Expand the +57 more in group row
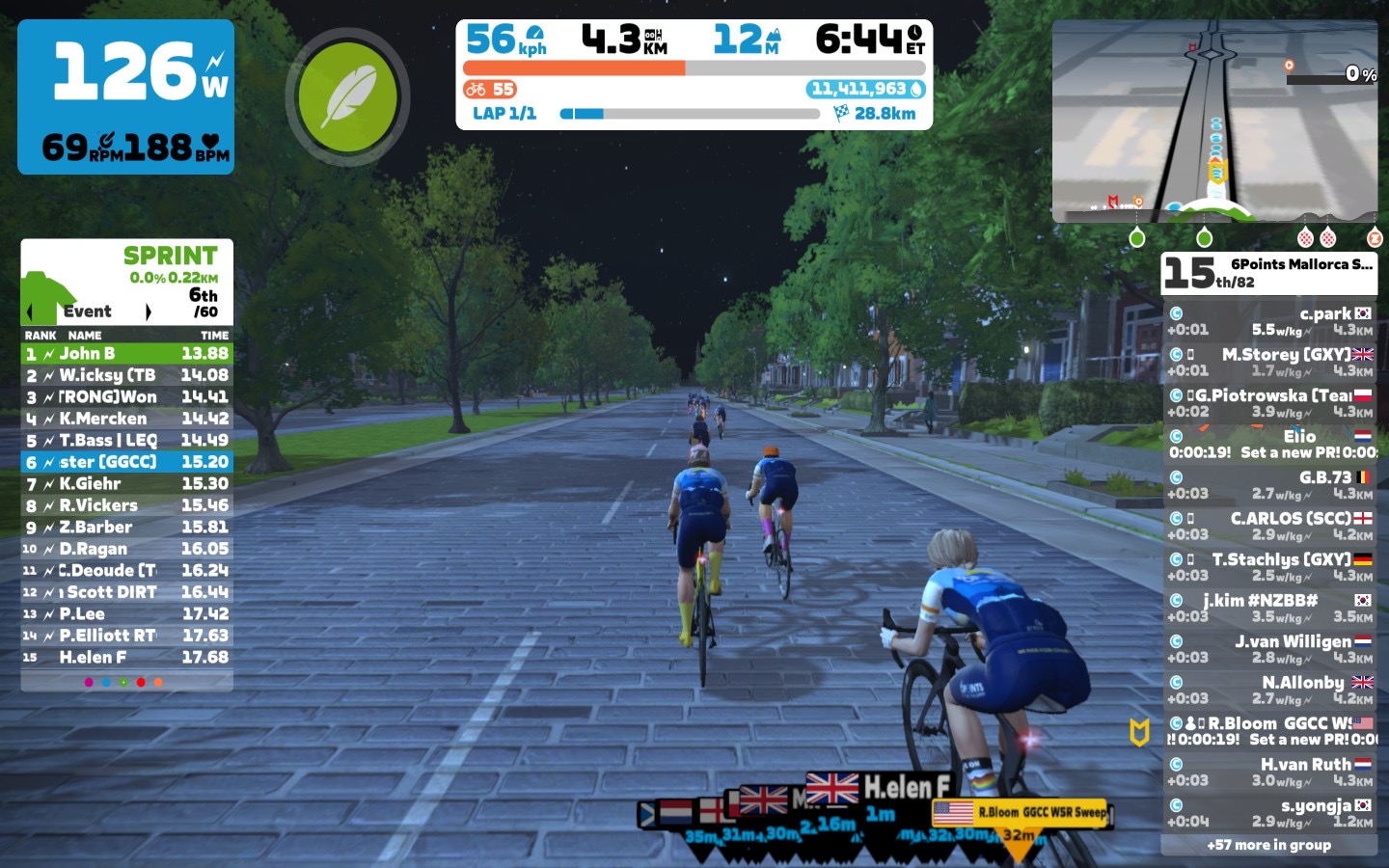1389x868 pixels. click(x=1268, y=845)
